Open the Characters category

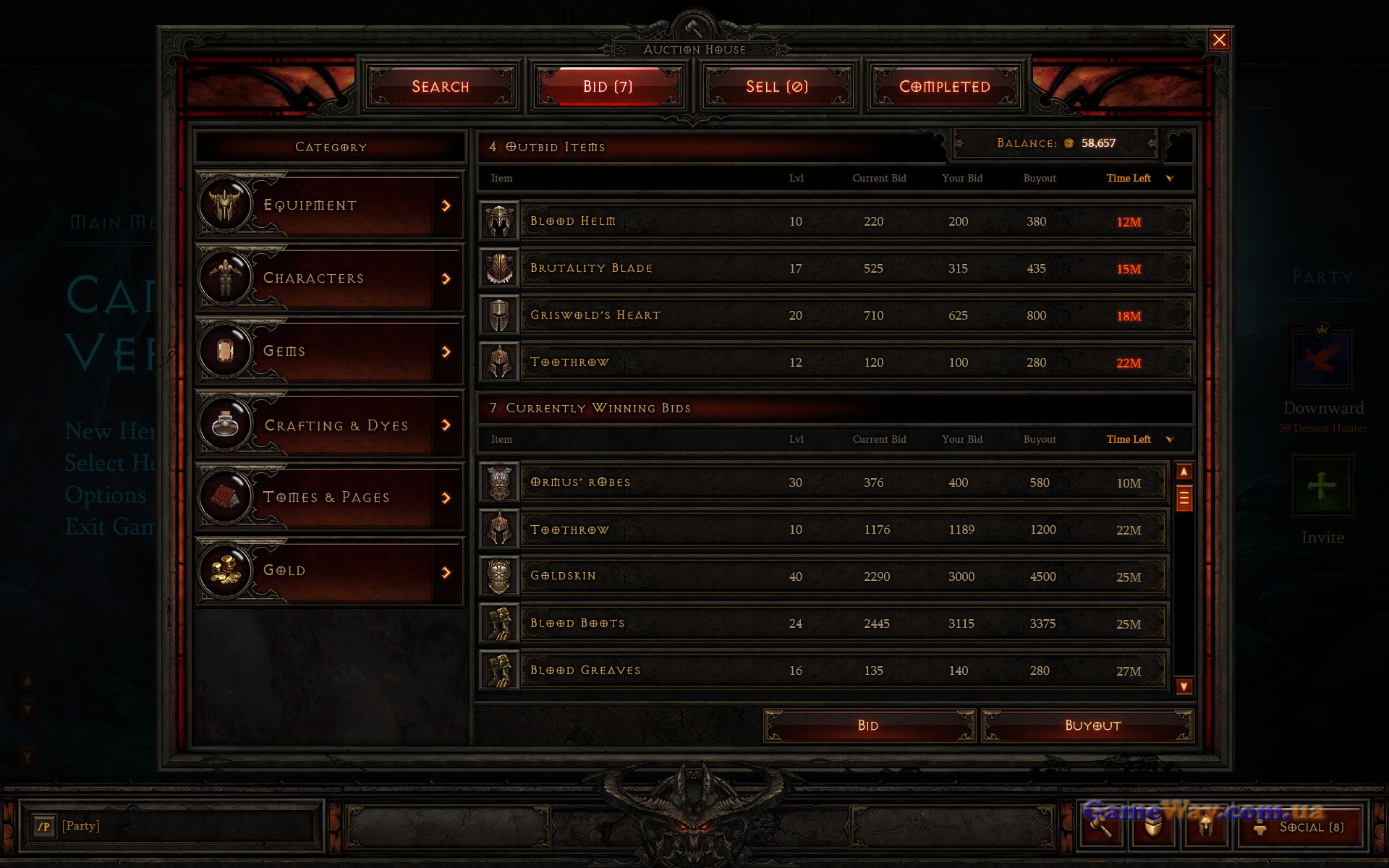329,278
